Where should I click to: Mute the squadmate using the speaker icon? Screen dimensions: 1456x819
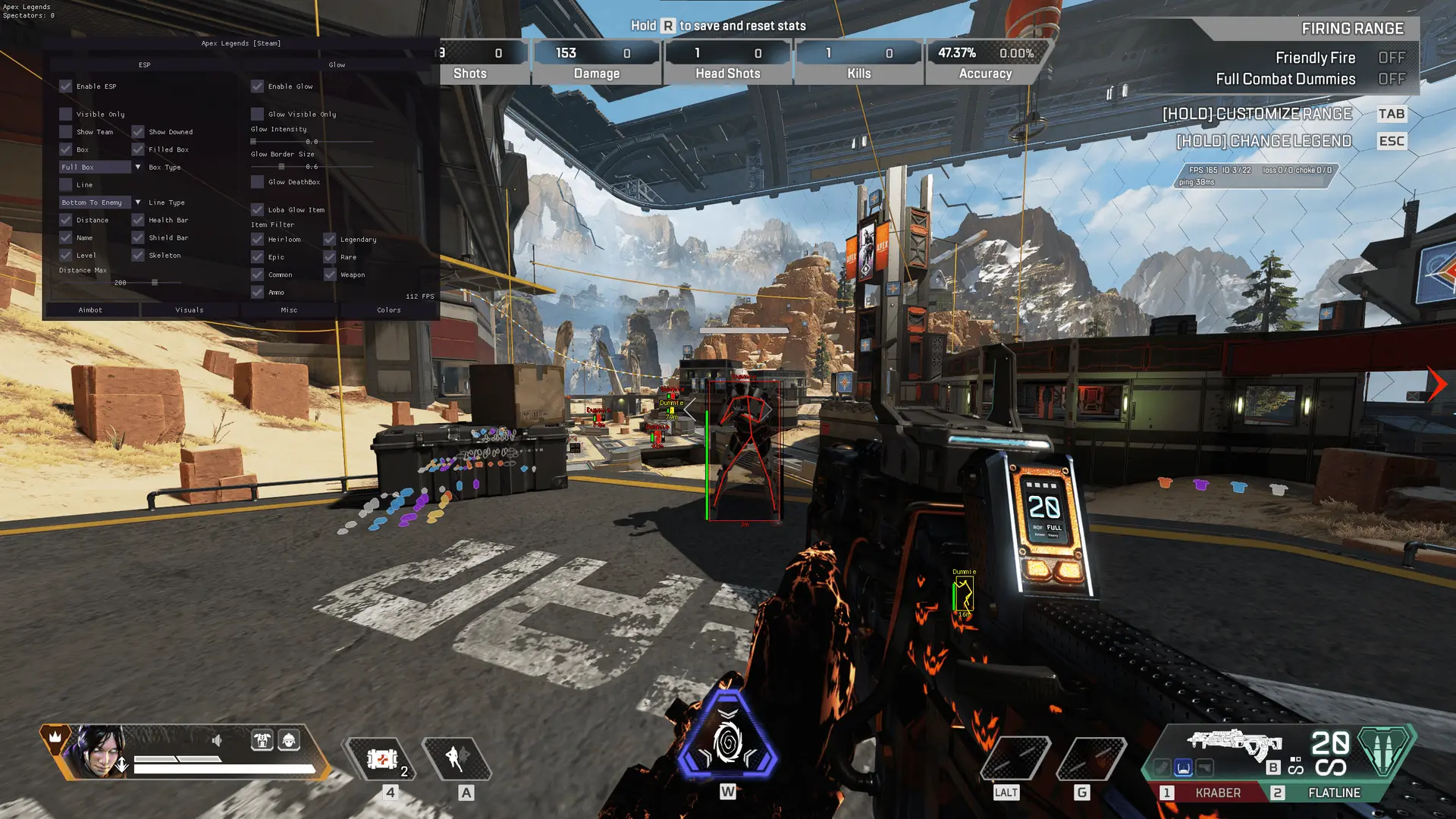click(217, 740)
